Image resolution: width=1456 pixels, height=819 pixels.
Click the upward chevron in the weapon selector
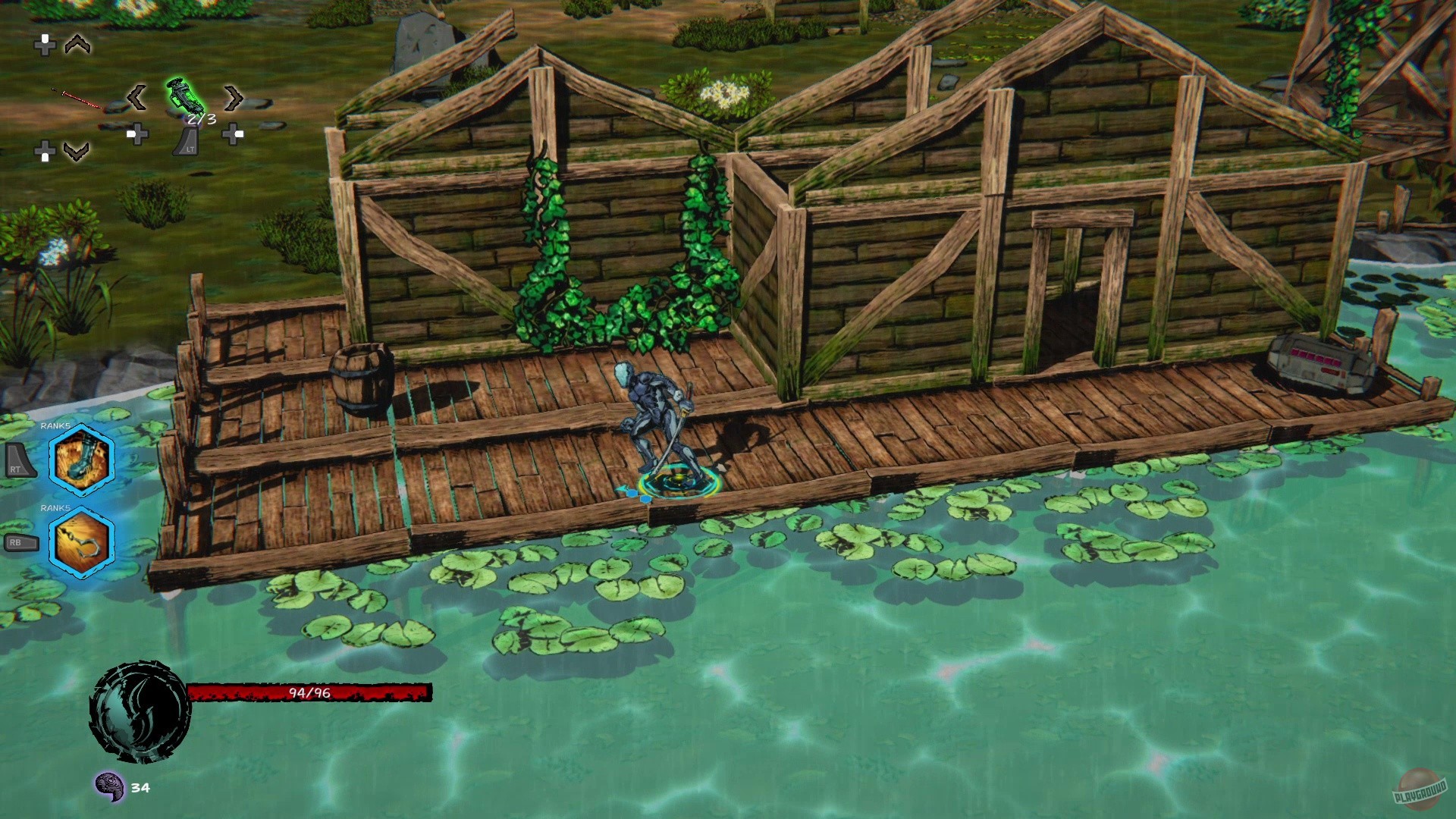click(x=77, y=45)
